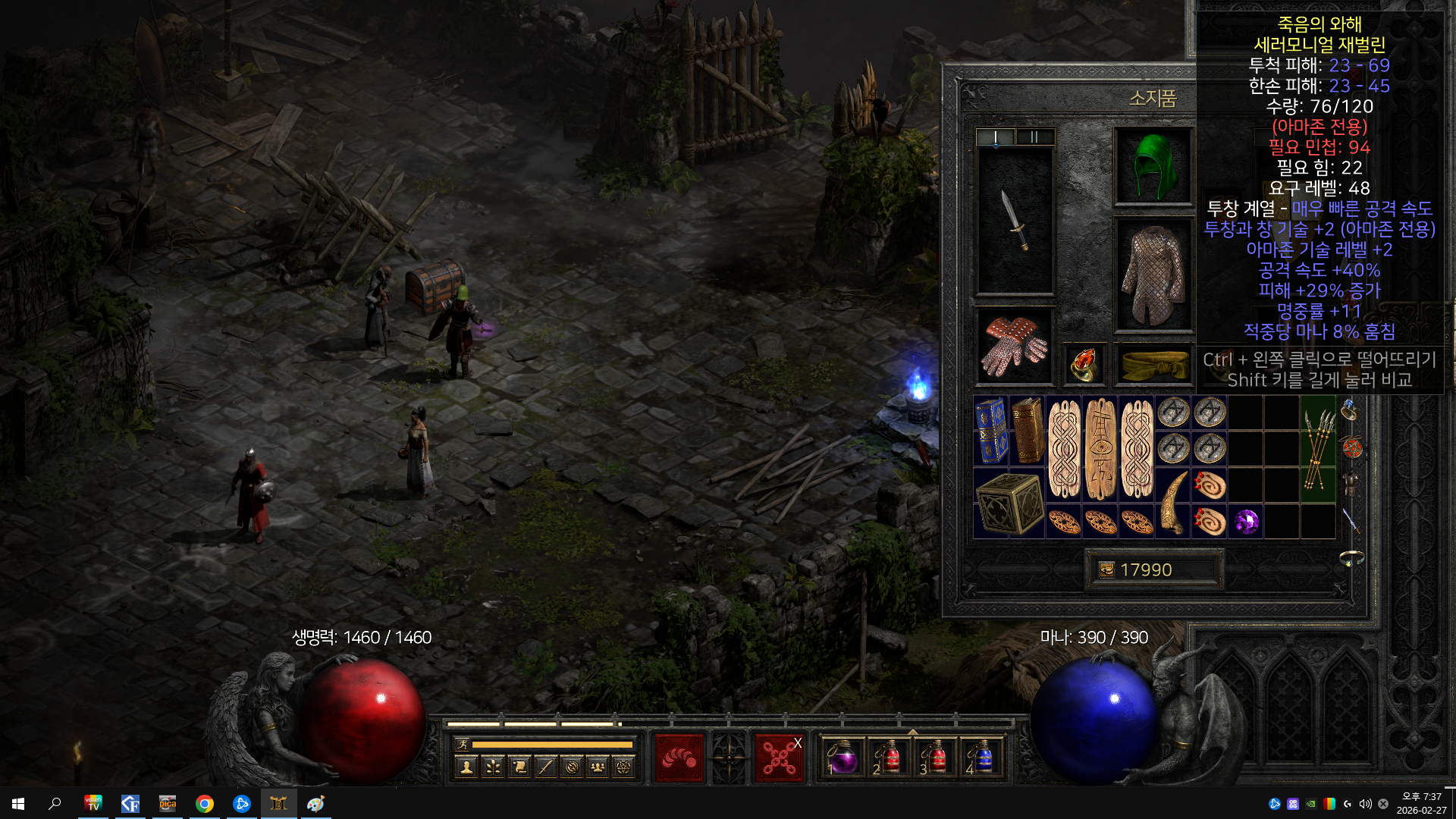Select the javelin stack in inventory

click(1318, 448)
